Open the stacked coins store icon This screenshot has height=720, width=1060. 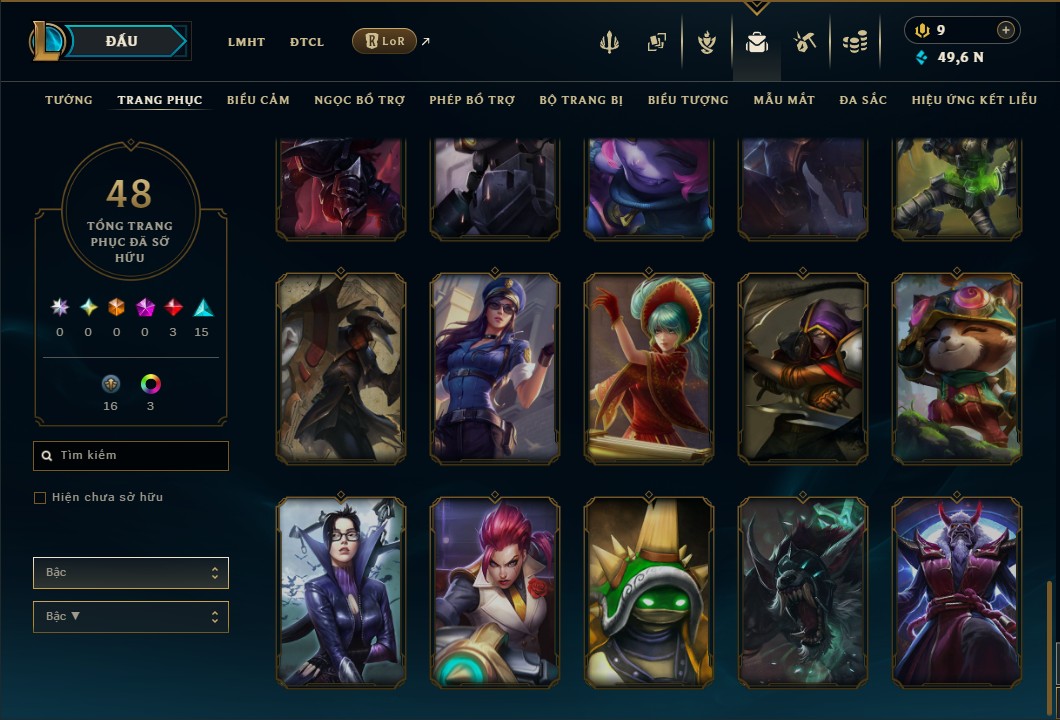[x=854, y=42]
